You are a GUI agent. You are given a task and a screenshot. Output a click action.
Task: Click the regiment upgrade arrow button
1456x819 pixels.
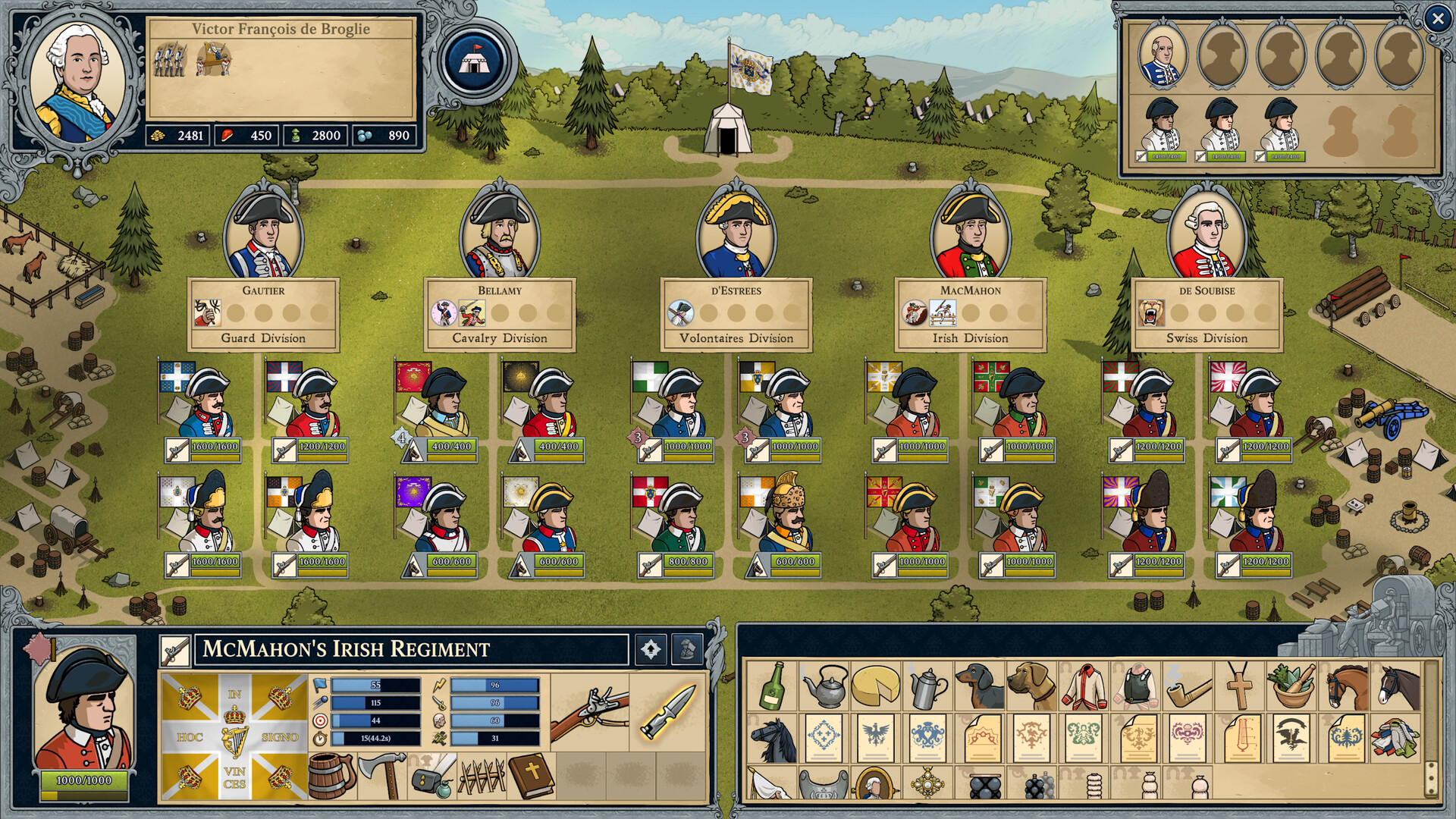651,649
